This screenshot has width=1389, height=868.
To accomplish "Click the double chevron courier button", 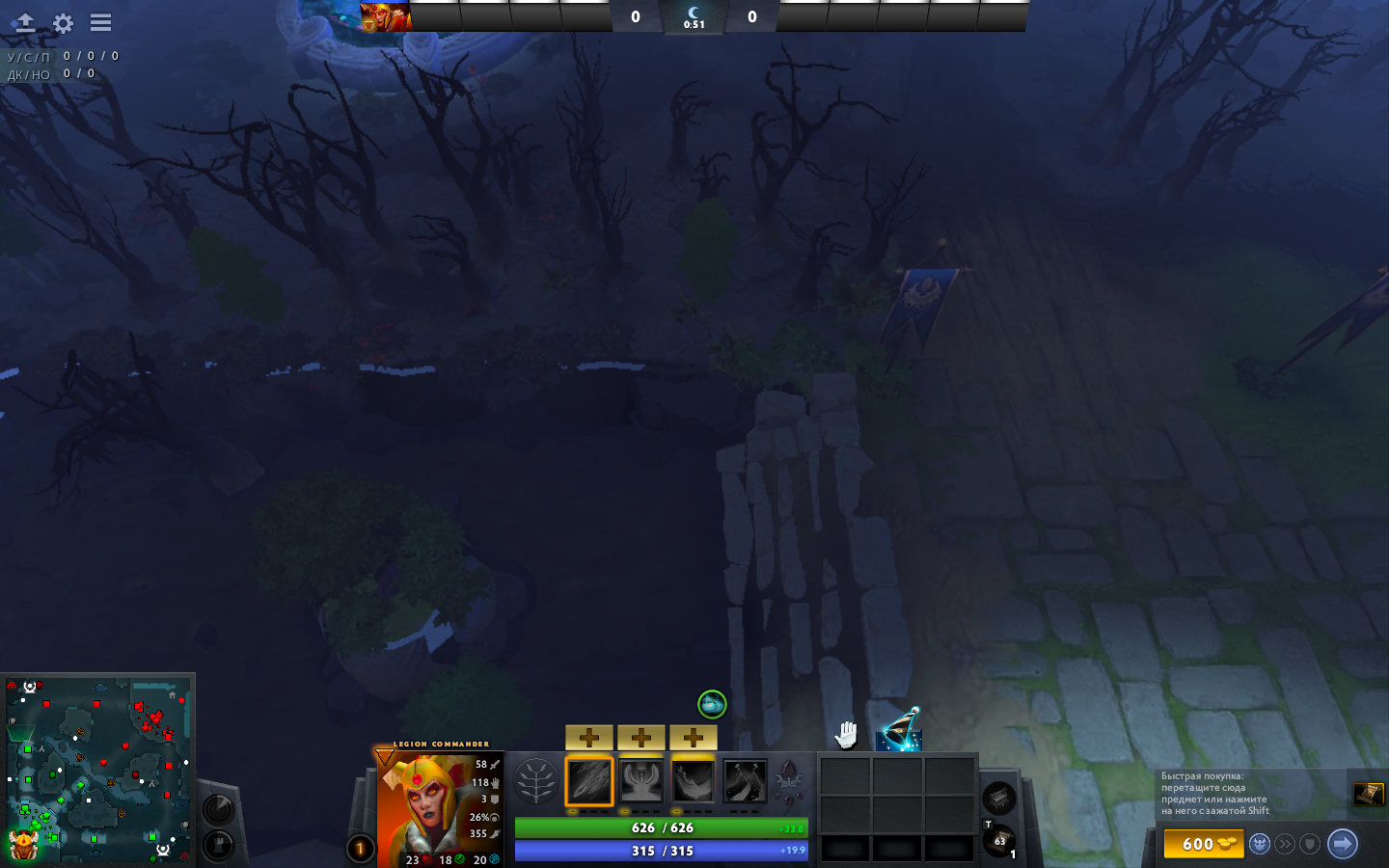I will (x=1283, y=843).
